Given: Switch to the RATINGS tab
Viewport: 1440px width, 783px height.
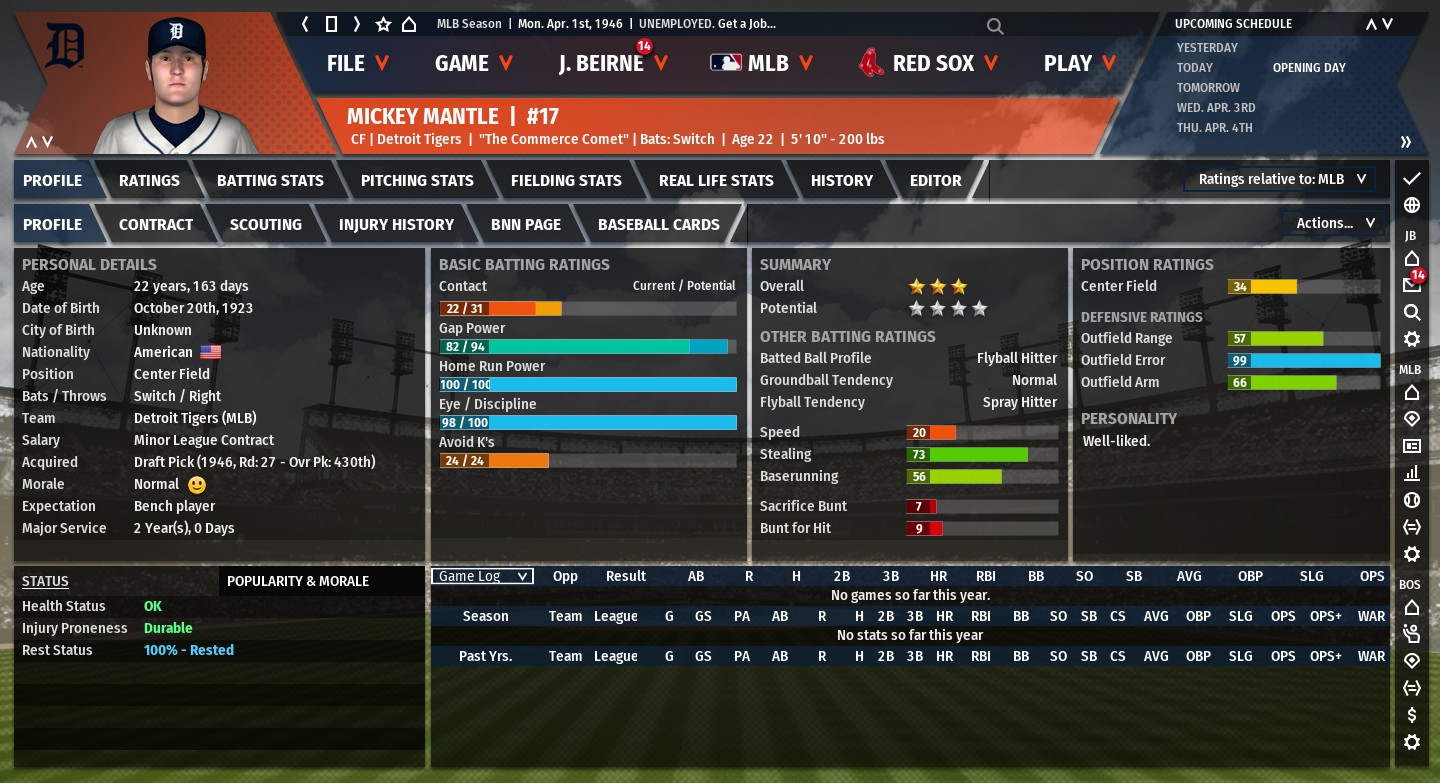Looking at the screenshot, I should coord(149,181).
